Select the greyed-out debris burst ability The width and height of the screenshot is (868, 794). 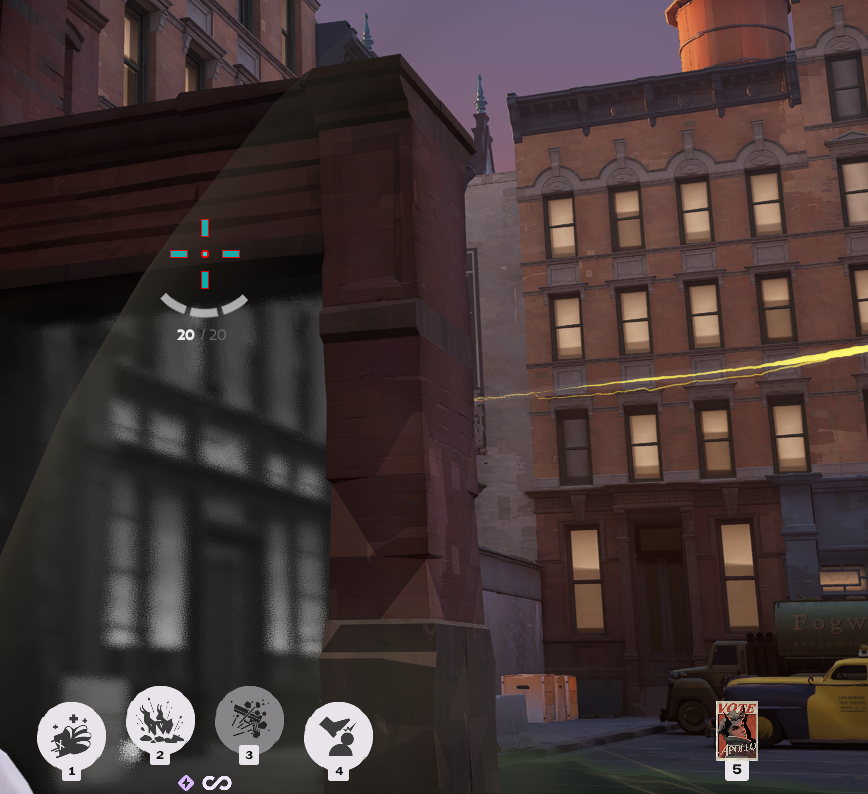click(249, 720)
